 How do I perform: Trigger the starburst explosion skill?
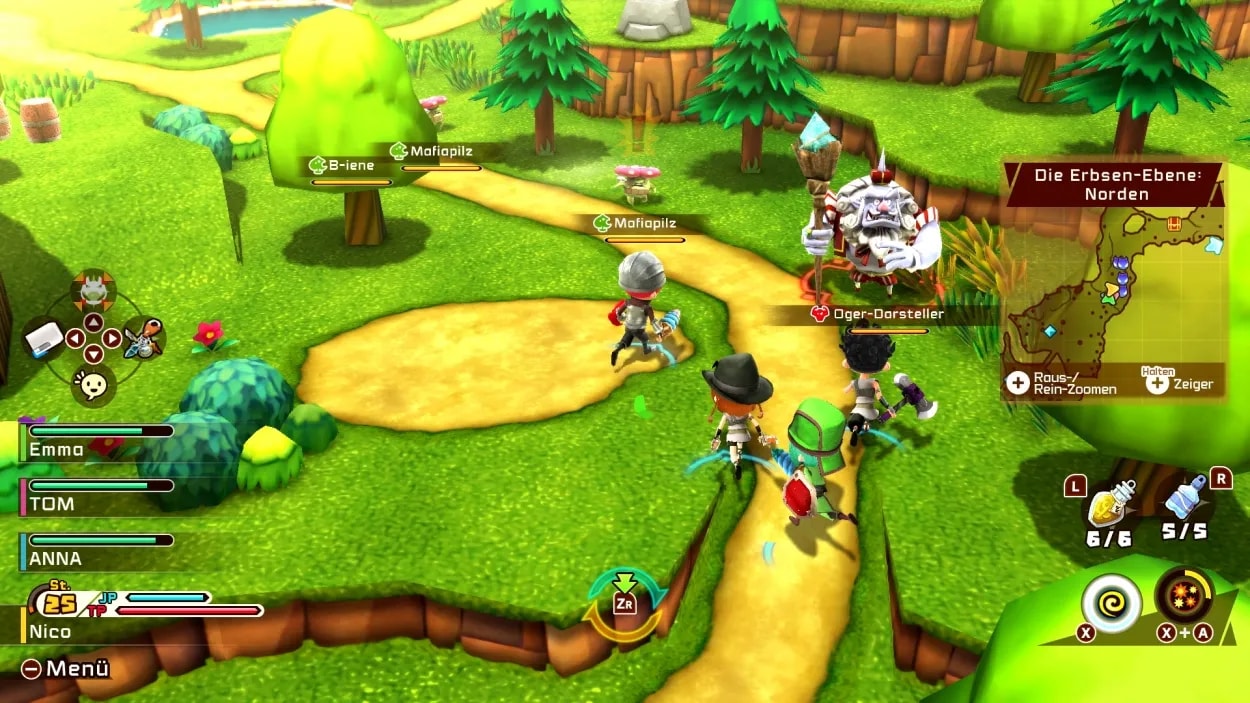click(1185, 596)
